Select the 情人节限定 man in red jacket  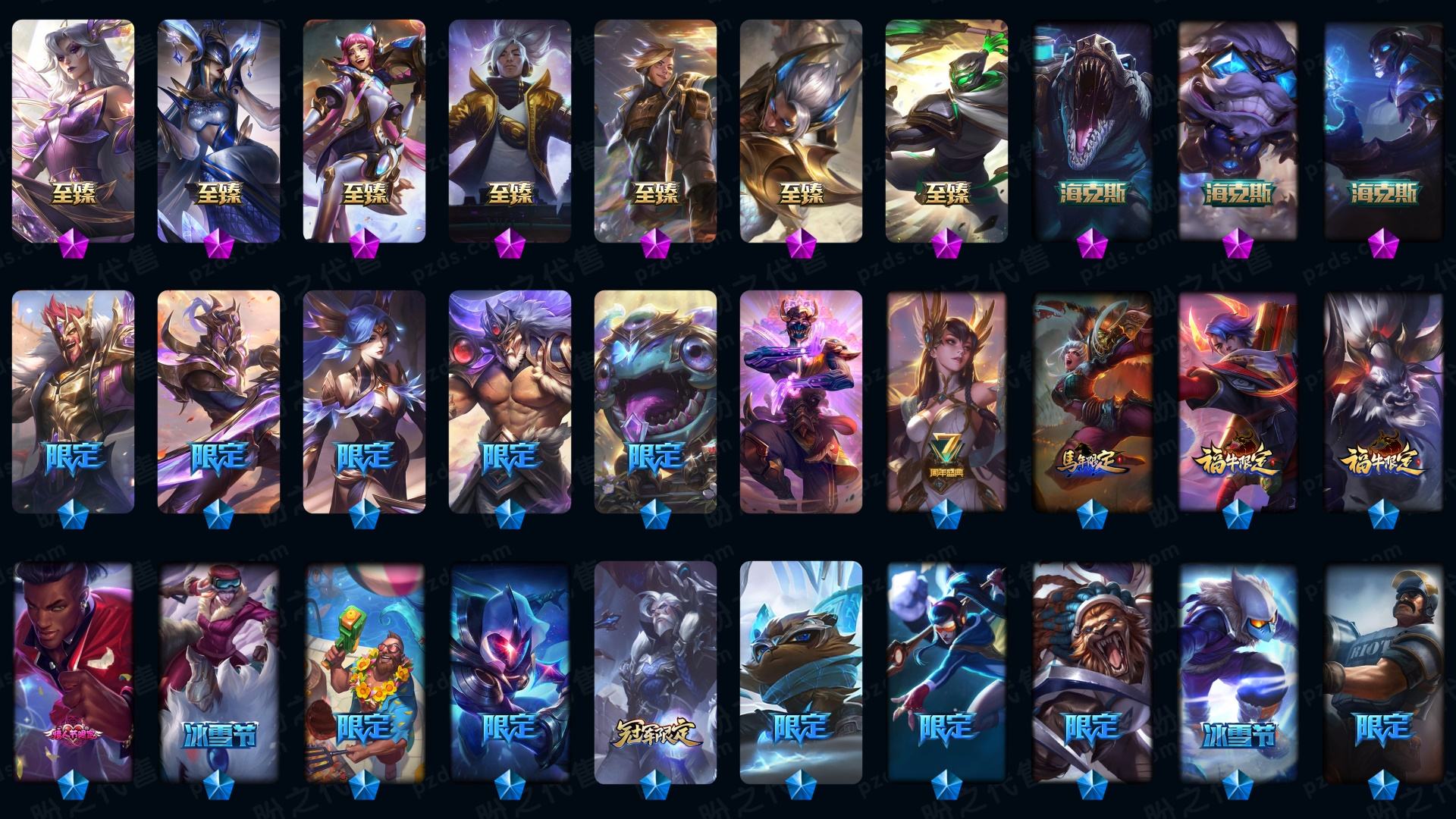pyautogui.click(x=73, y=673)
